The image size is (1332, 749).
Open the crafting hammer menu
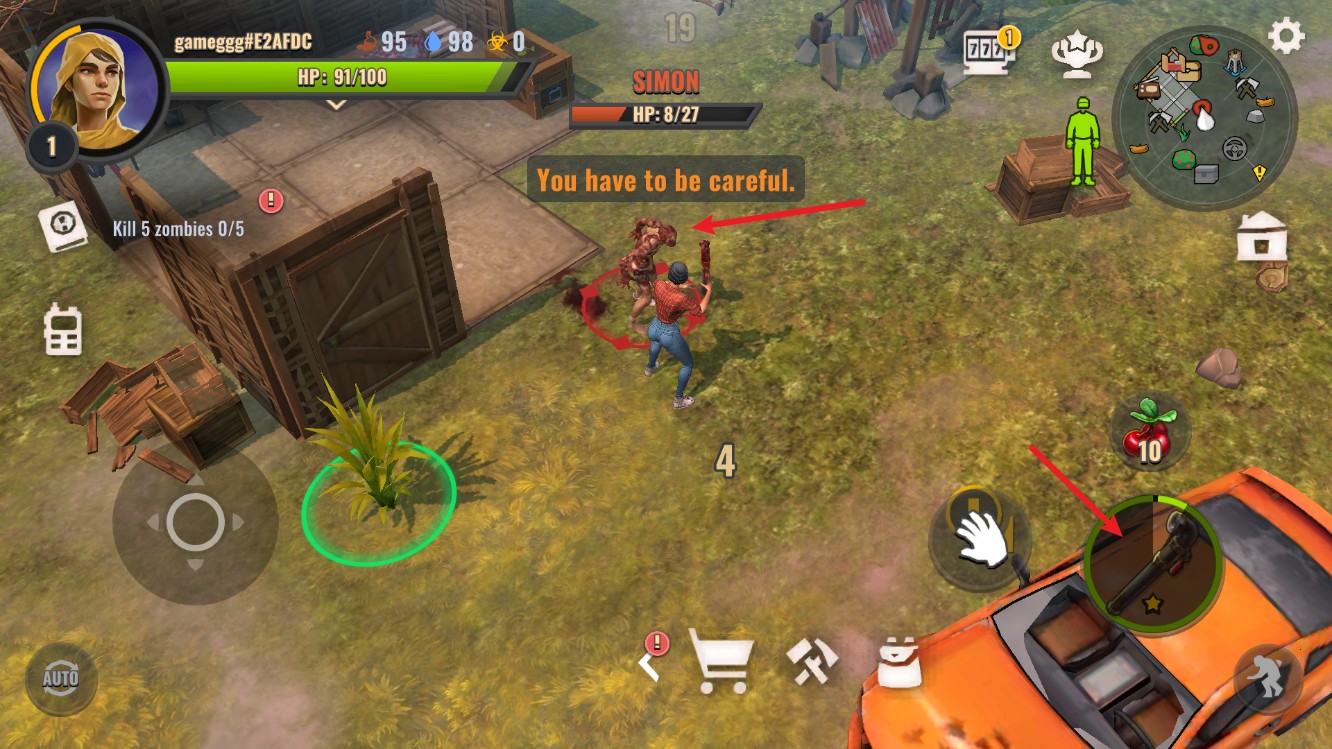[x=811, y=661]
